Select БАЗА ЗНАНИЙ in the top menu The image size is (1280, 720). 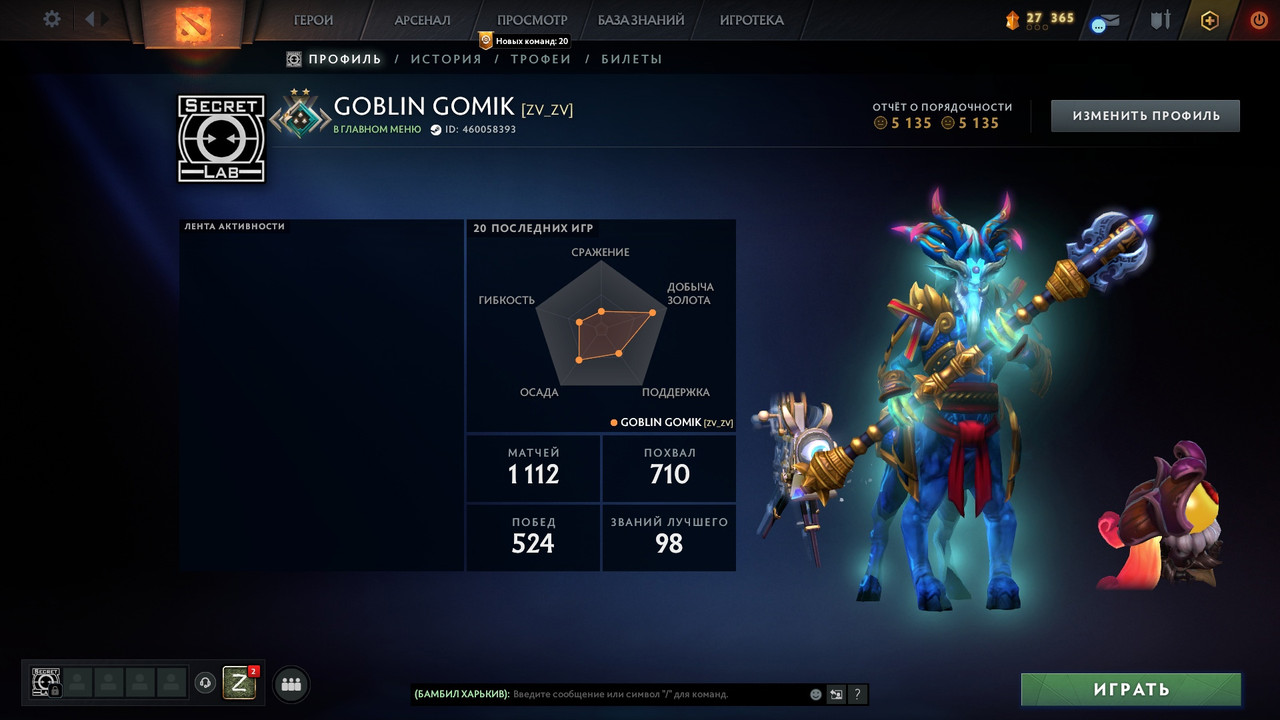click(x=641, y=20)
